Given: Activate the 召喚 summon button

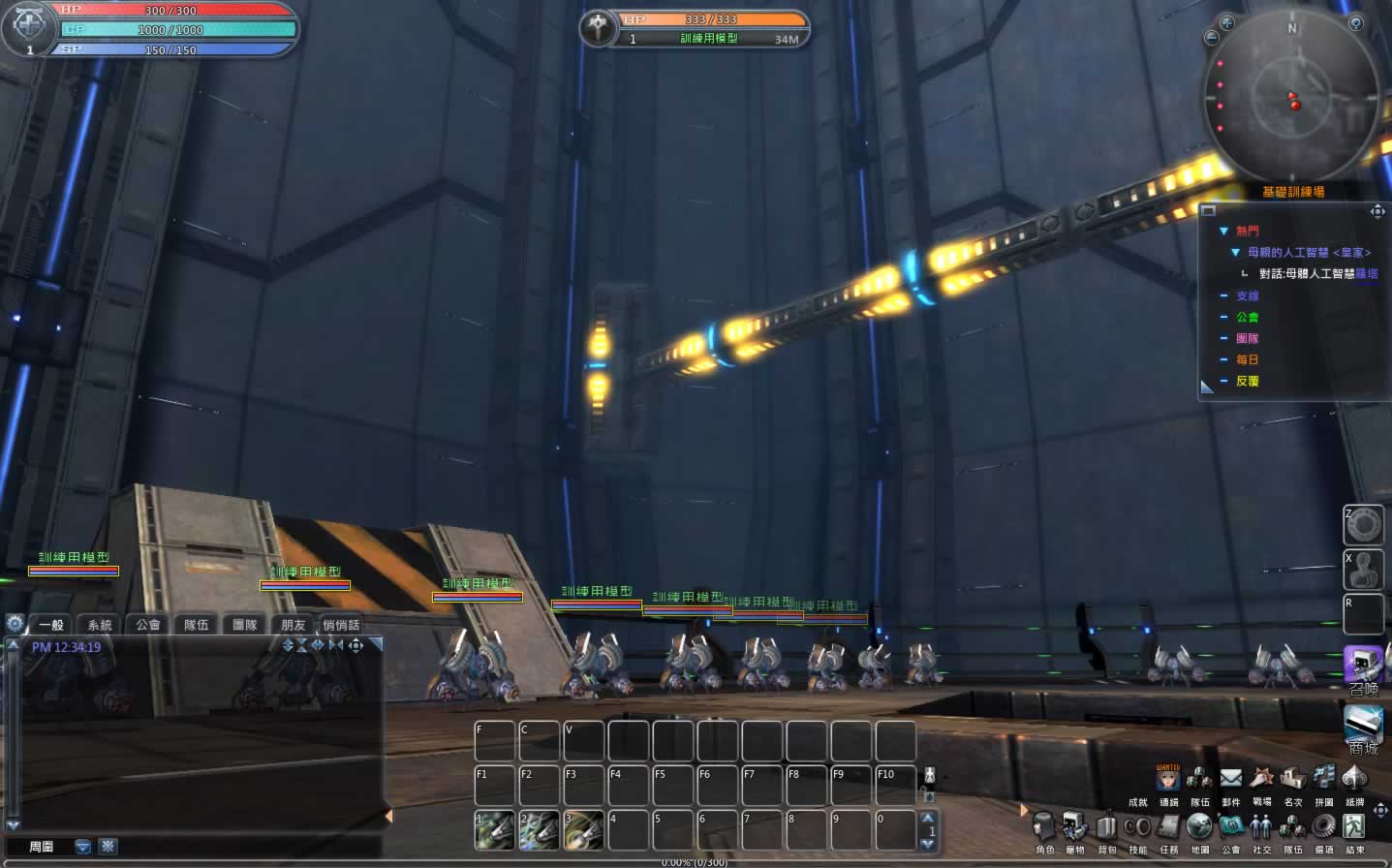Looking at the screenshot, I should [x=1362, y=666].
